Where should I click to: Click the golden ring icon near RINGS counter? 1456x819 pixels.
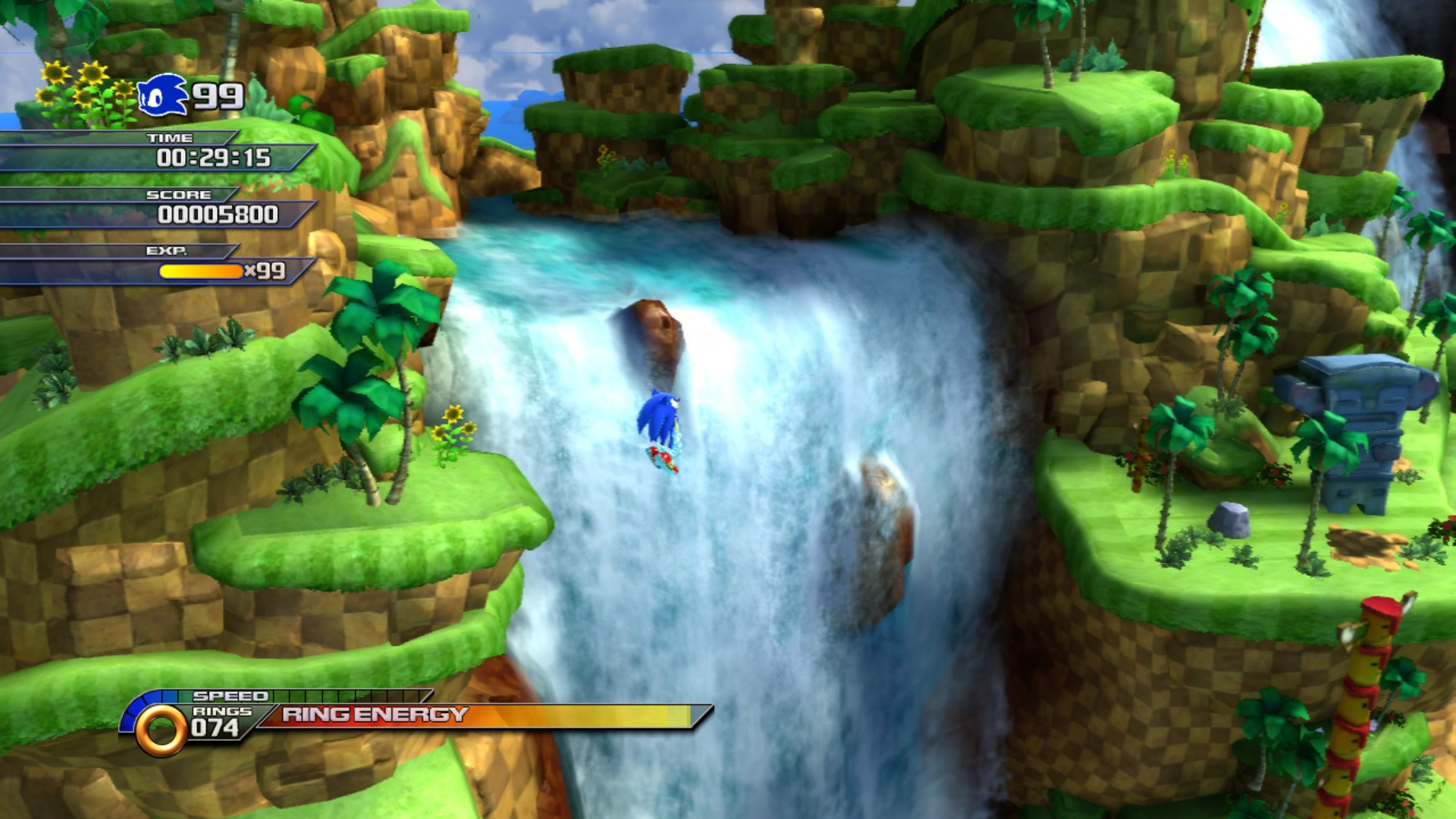160,730
